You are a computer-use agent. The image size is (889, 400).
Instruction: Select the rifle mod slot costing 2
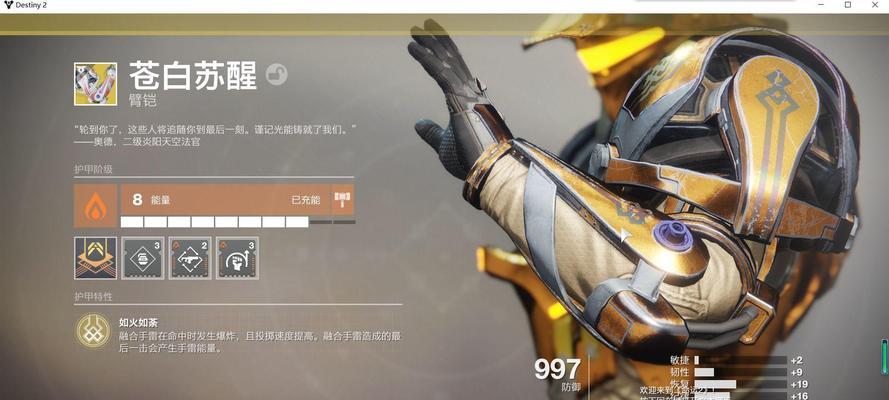pos(189,257)
